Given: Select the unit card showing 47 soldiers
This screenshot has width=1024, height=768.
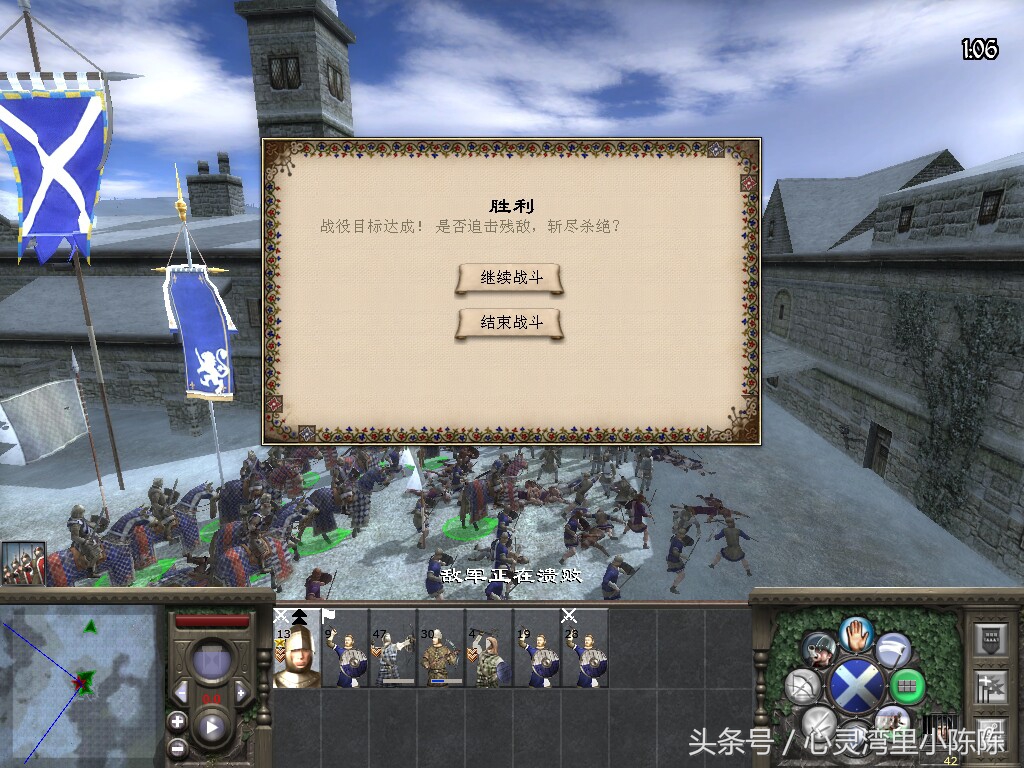Looking at the screenshot, I should tap(393, 648).
